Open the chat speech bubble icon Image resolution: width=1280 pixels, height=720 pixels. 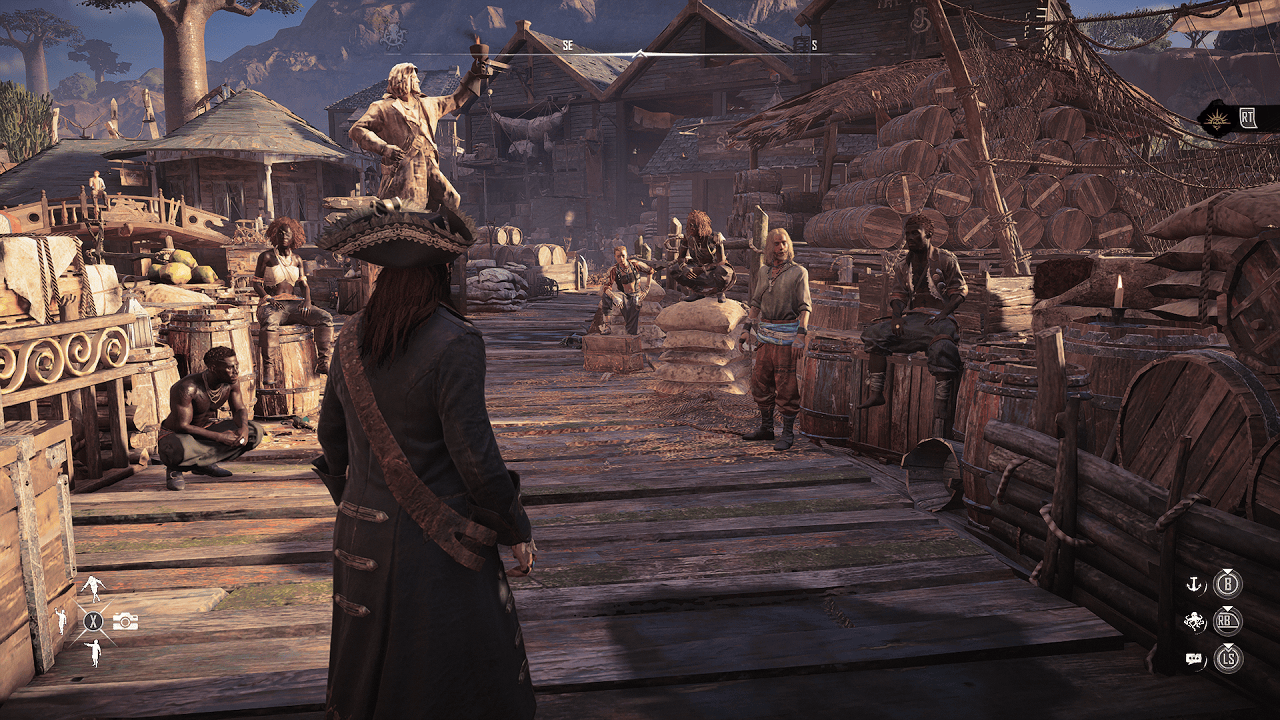pyautogui.click(x=1193, y=658)
